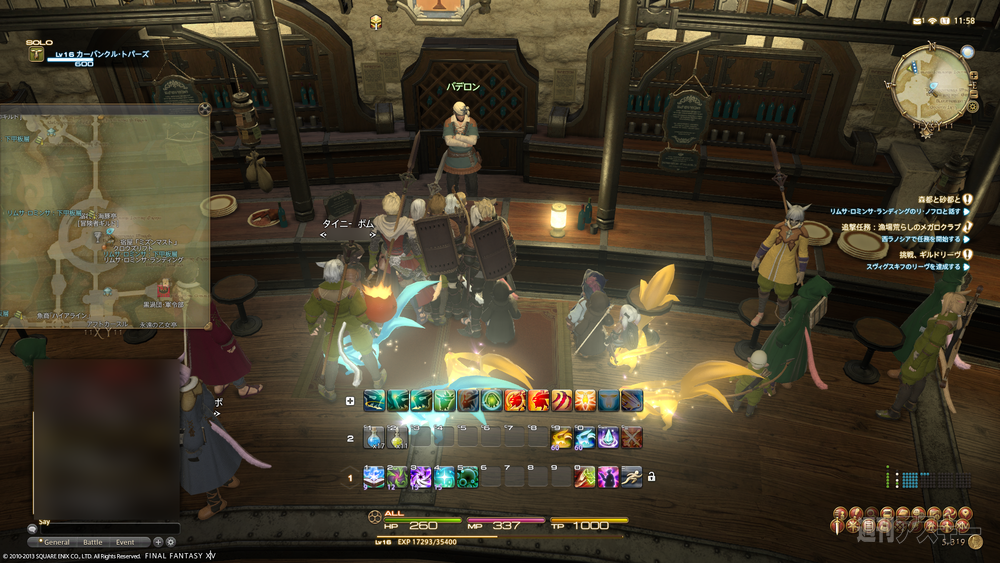Open the minimap
The image size is (1000, 563).
click(928, 78)
